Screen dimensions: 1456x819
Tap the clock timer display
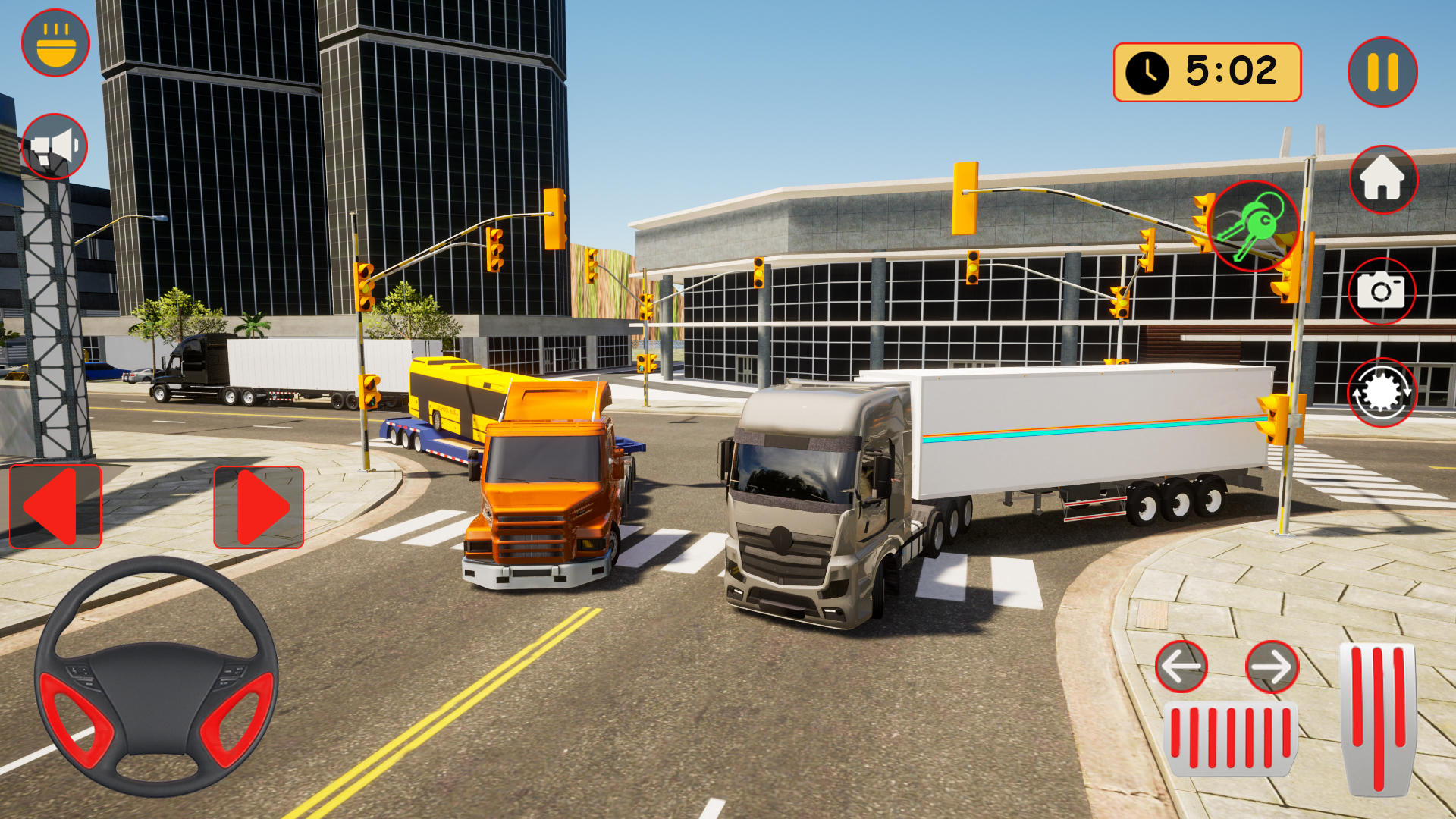1206,72
